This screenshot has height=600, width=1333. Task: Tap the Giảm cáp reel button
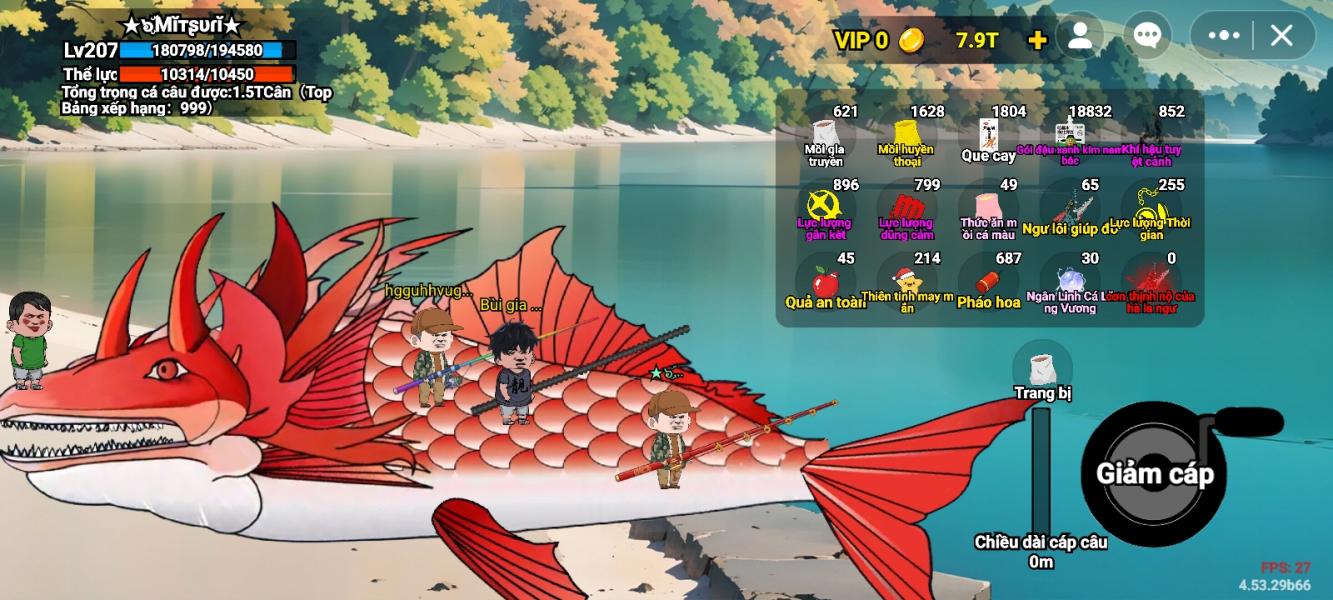click(1155, 474)
